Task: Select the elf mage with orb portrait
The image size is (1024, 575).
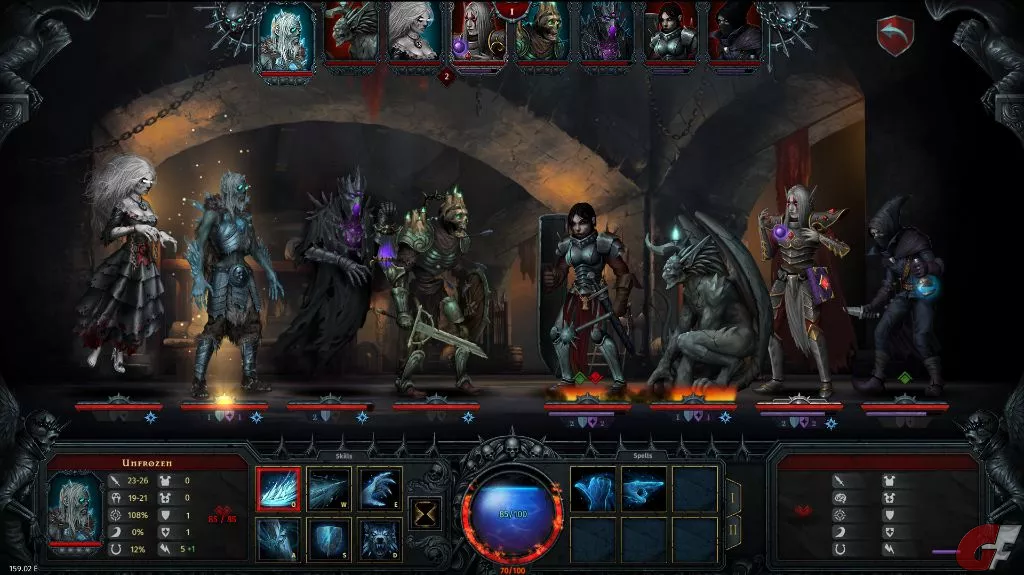Action: [479, 34]
